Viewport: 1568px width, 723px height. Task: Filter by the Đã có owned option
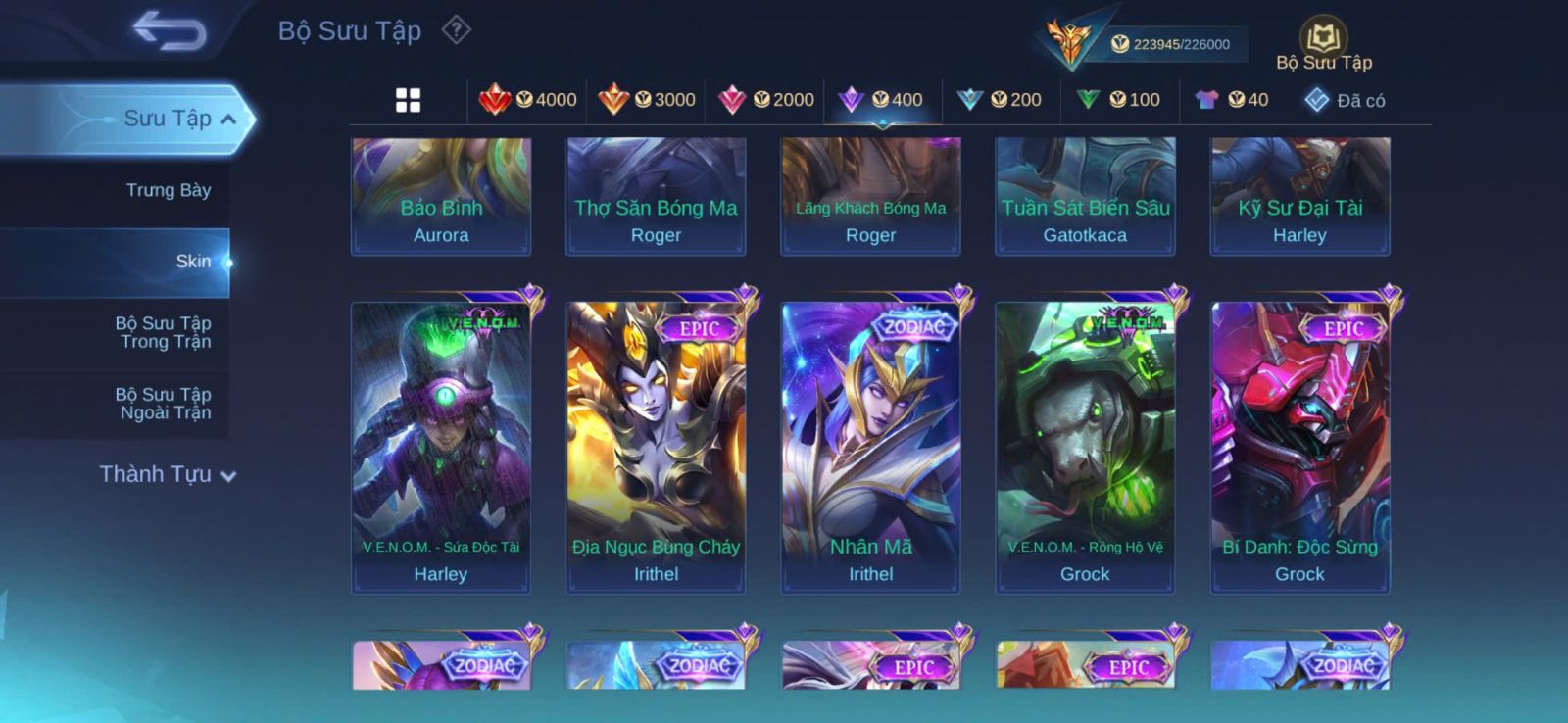[1346, 100]
